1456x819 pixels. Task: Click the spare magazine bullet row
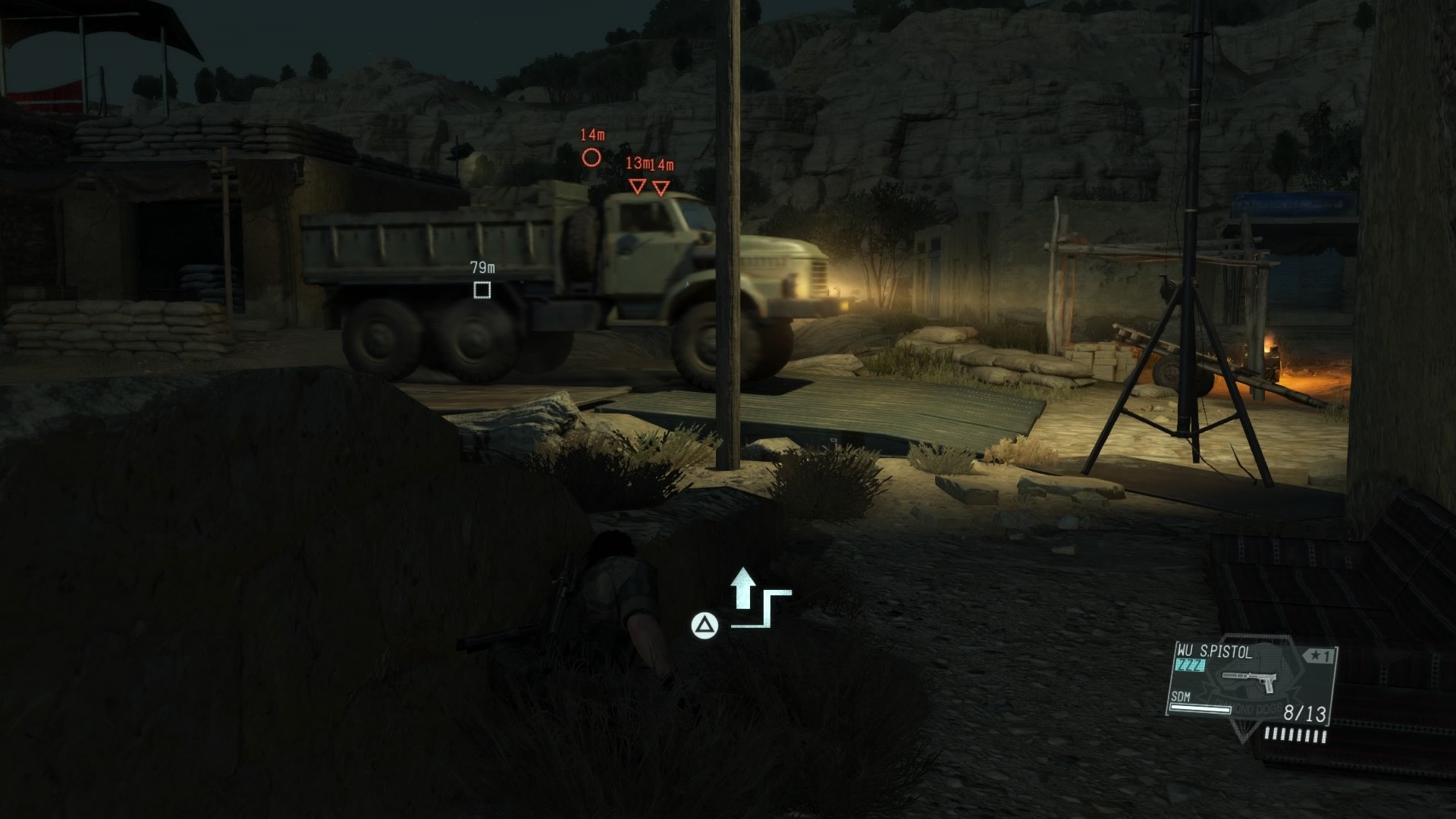coord(1295,735)
